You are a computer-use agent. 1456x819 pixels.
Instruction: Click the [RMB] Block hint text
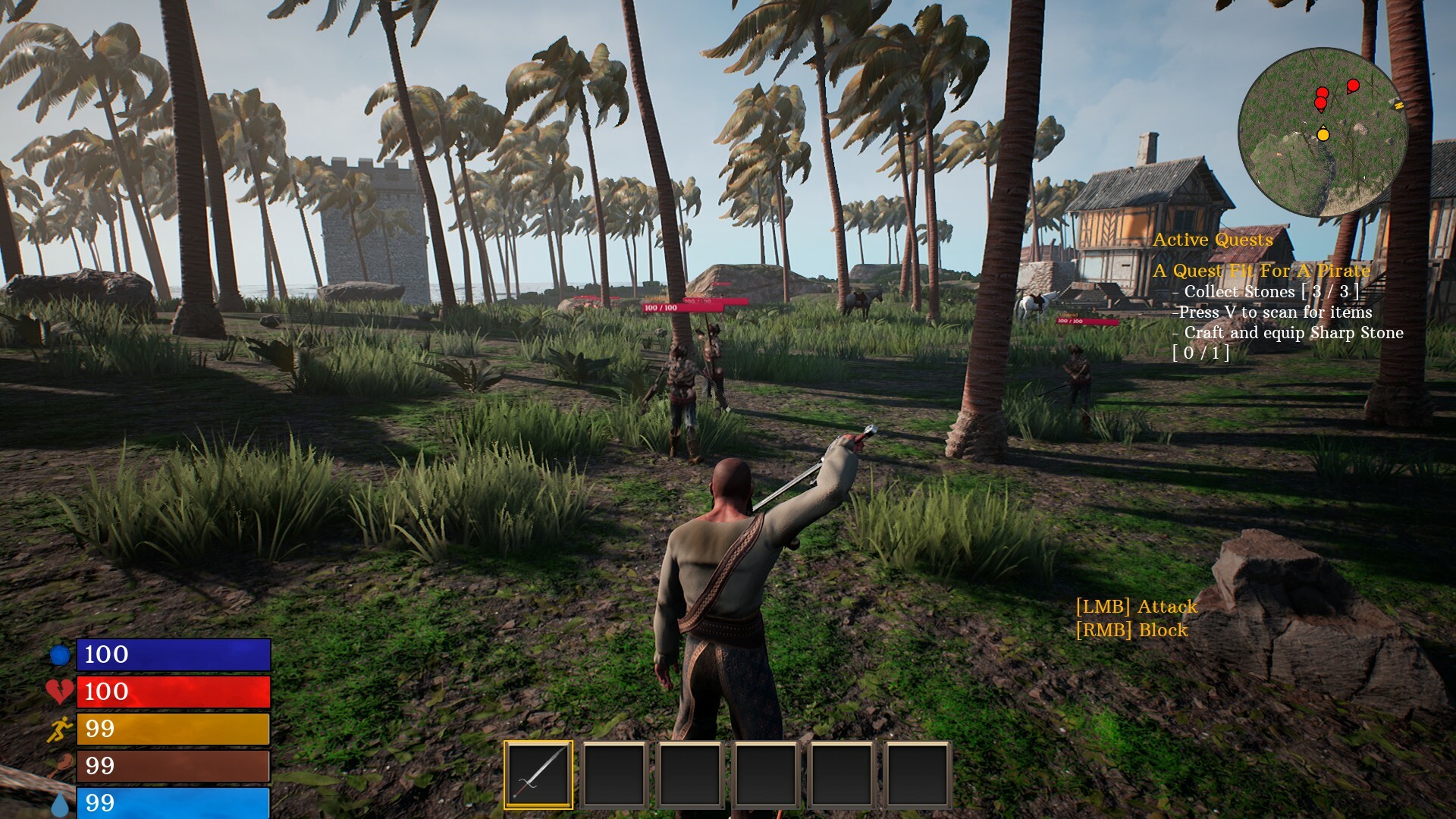pos(1131,629)
